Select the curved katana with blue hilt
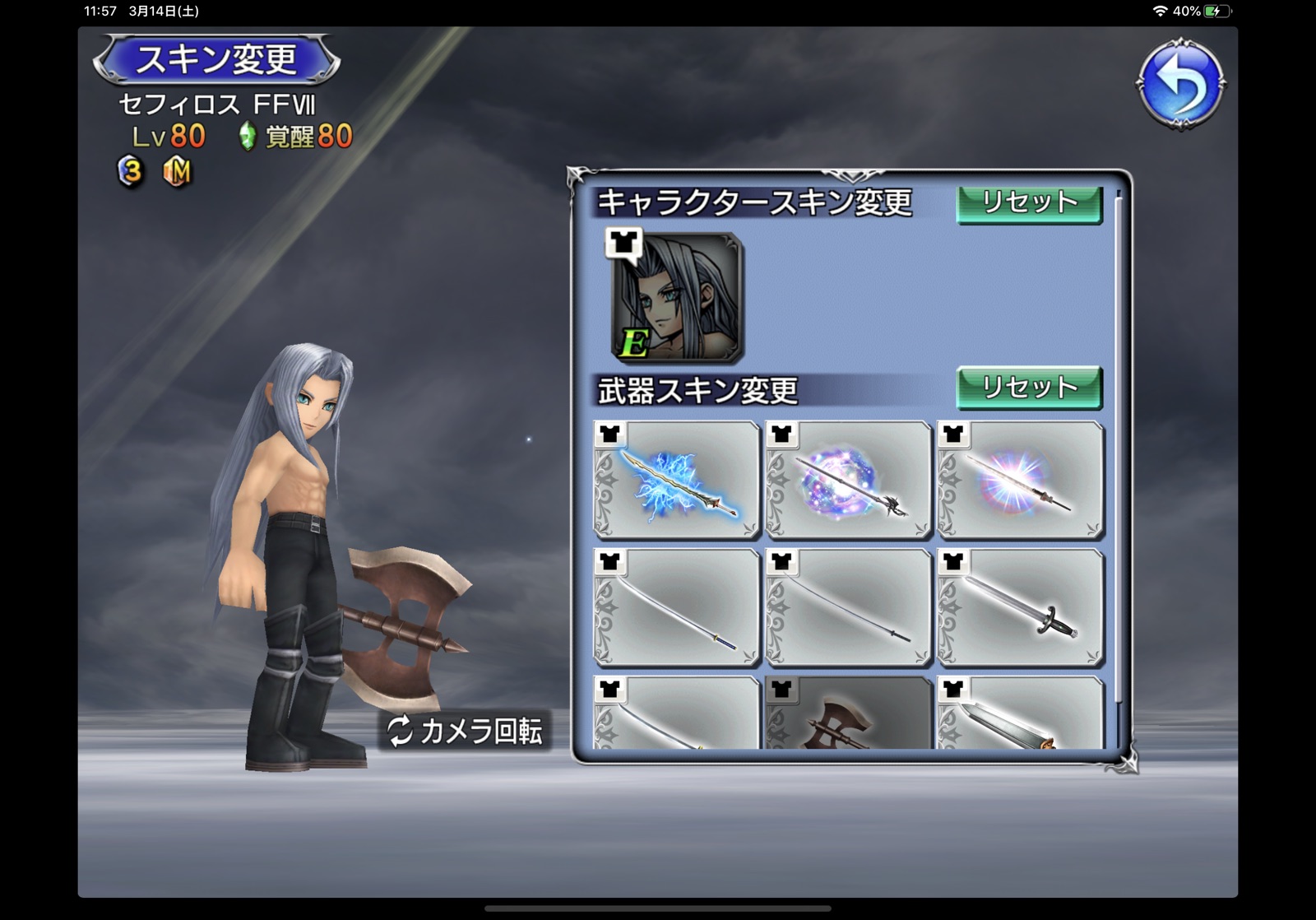Screen dimensions: 1316x920 677,608
